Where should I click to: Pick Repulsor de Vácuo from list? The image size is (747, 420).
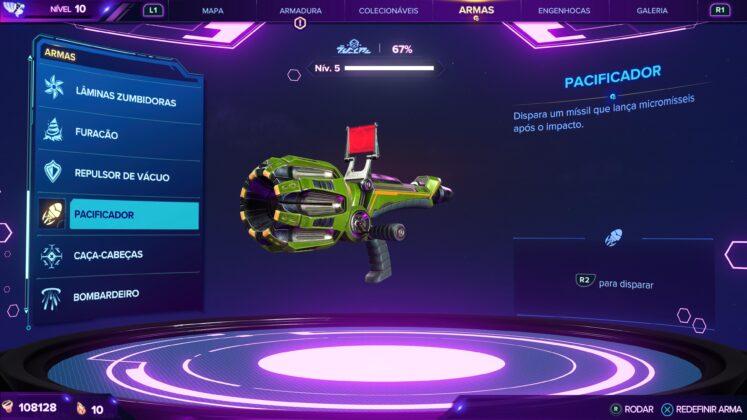120,175
